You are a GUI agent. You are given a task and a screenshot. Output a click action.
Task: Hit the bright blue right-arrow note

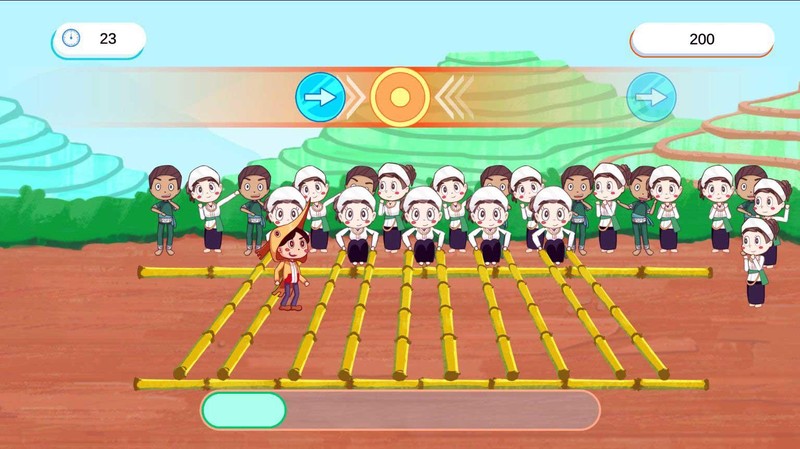[321, 97]
